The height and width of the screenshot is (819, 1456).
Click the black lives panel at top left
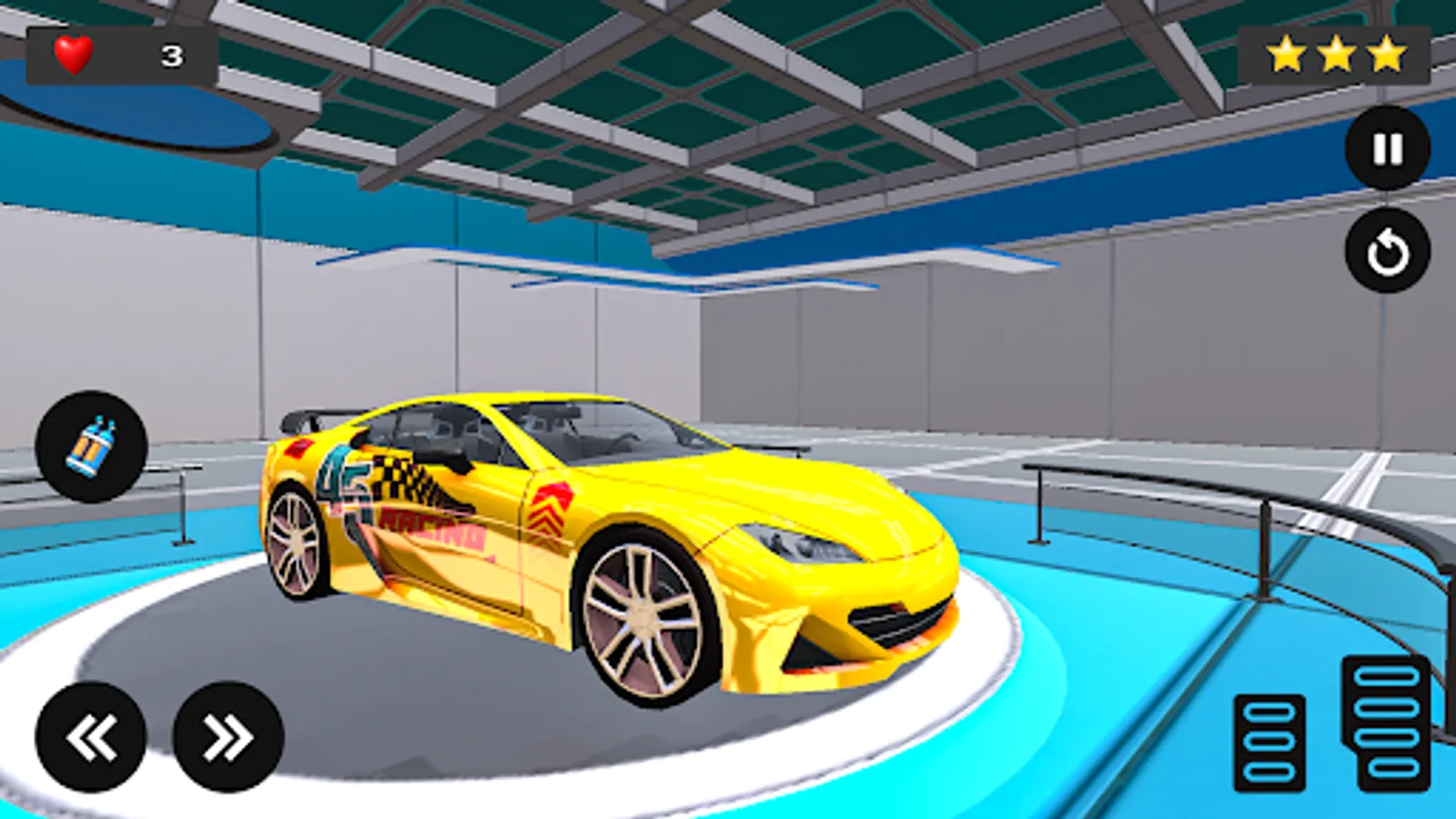118,52
